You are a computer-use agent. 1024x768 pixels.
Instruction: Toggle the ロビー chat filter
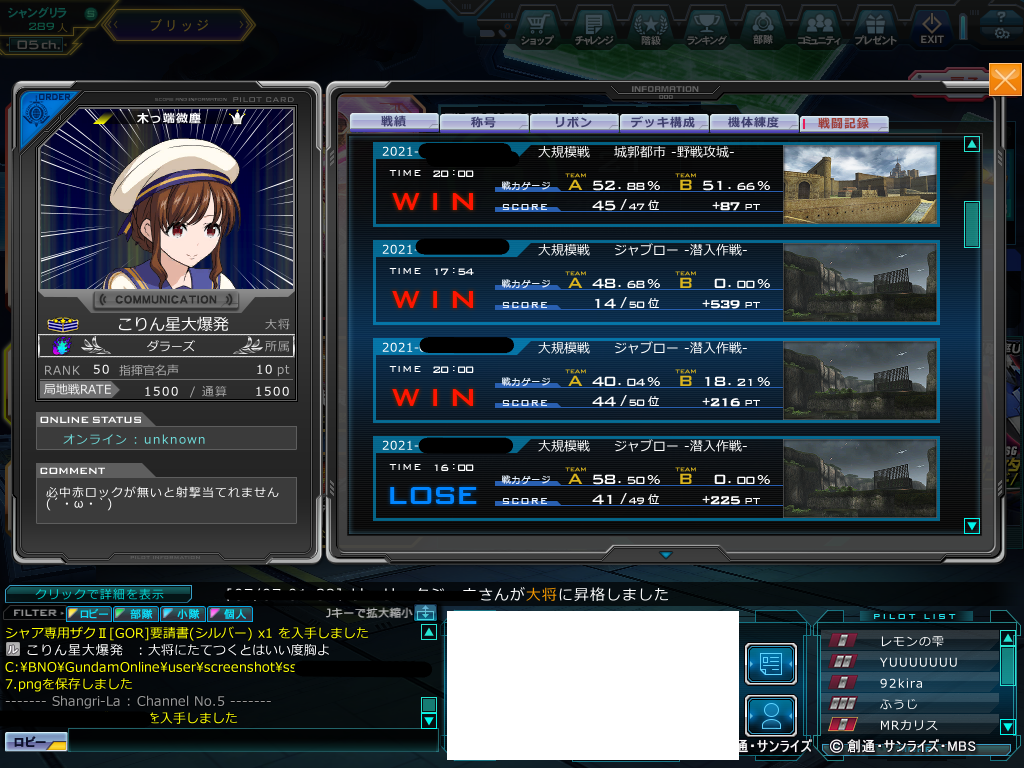point(88,613)
